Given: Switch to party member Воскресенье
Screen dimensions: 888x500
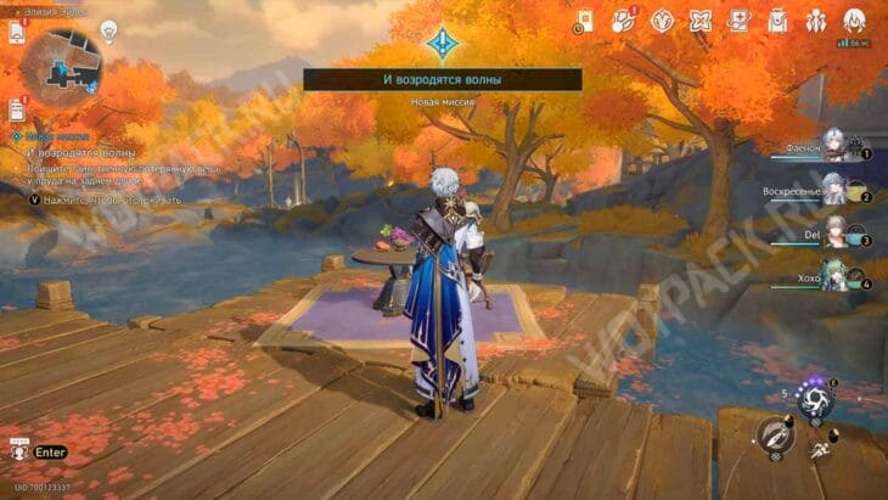Looking at the screenshot, I should (833, 189).
